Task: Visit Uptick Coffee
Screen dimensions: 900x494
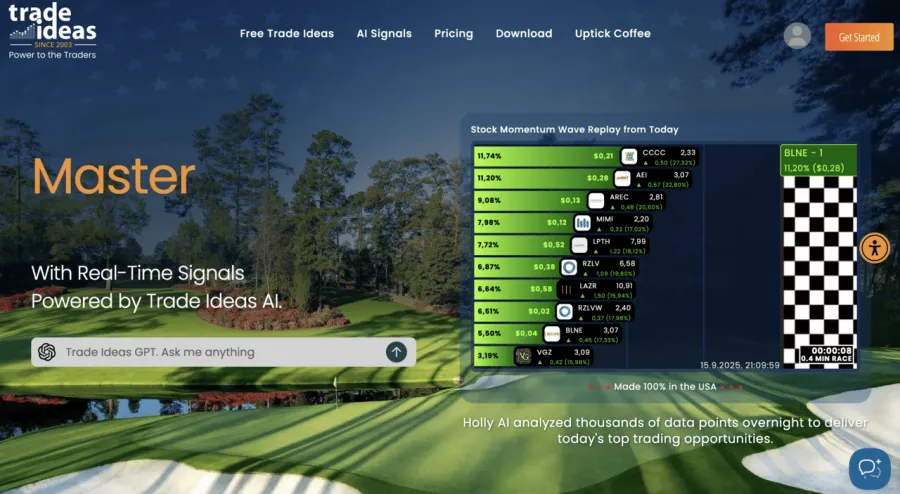Action: coord(612,33)
